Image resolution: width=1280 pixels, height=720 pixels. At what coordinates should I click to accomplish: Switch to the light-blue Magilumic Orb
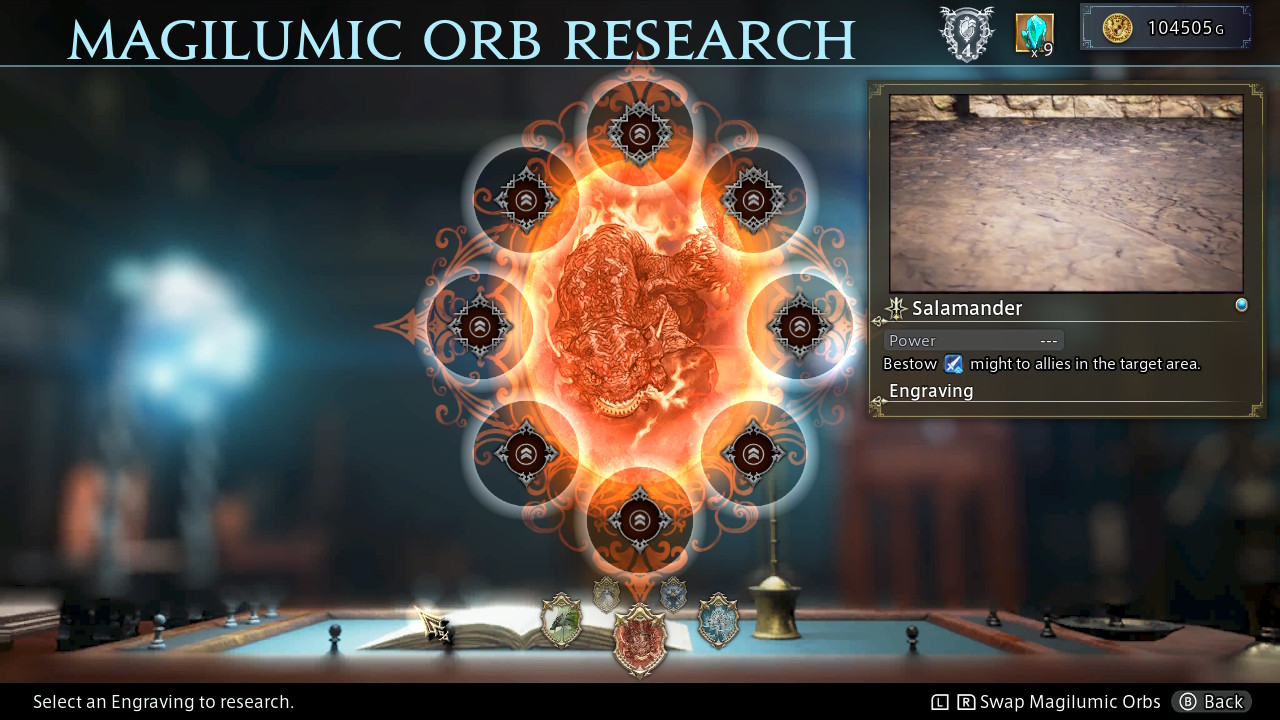coord(720,622)
